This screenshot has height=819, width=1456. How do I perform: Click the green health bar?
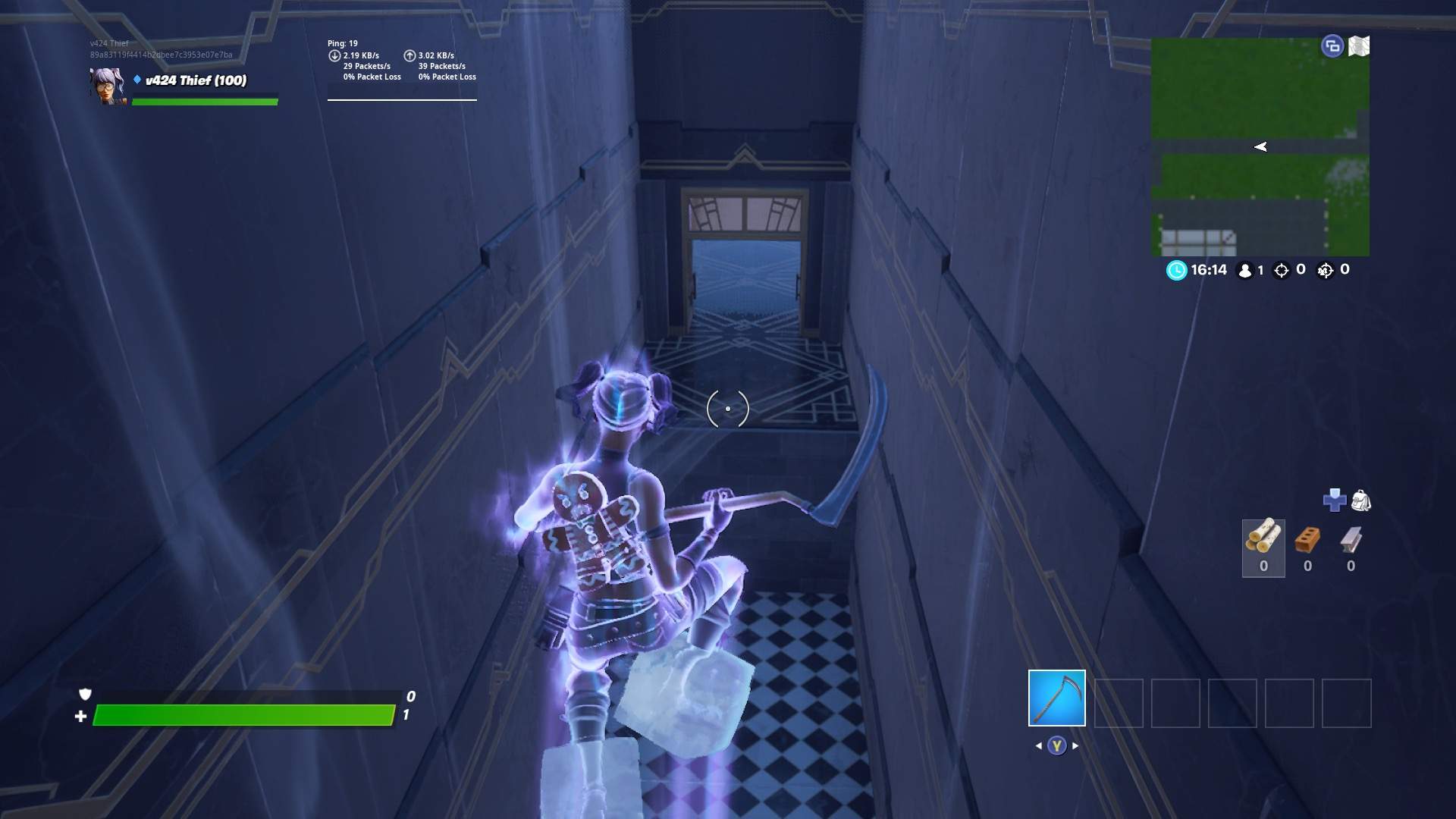(243, 714)
